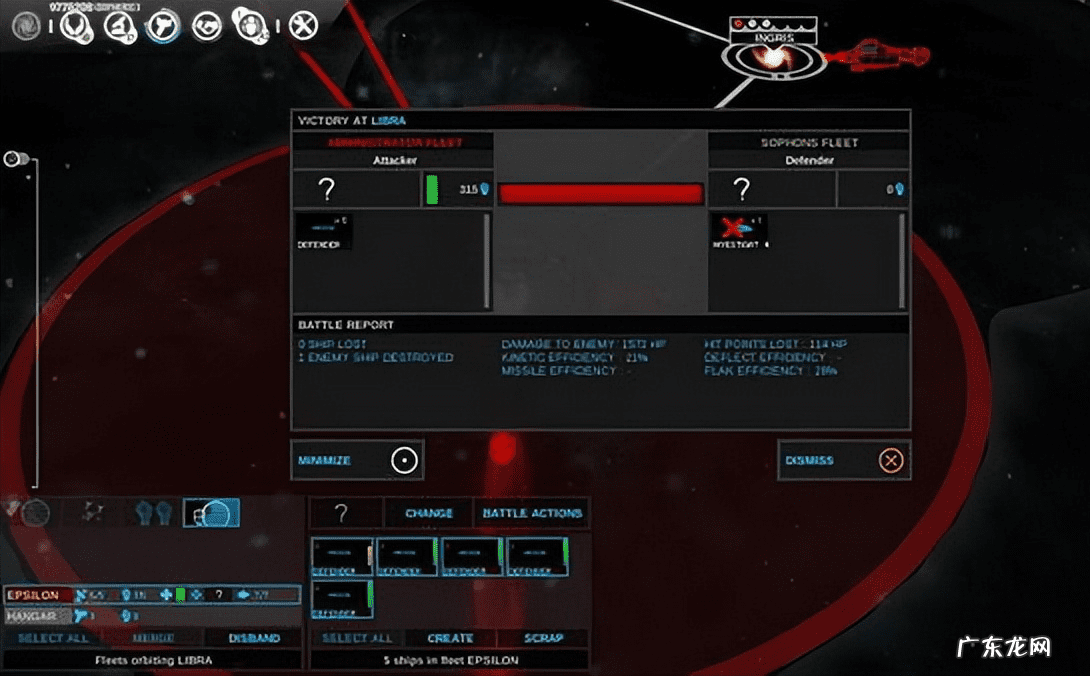Viewport: 1090px width, 676px height.
Task: Select the destroyed ship card in Sophons fleet
Action: click(x=738, y=231)
